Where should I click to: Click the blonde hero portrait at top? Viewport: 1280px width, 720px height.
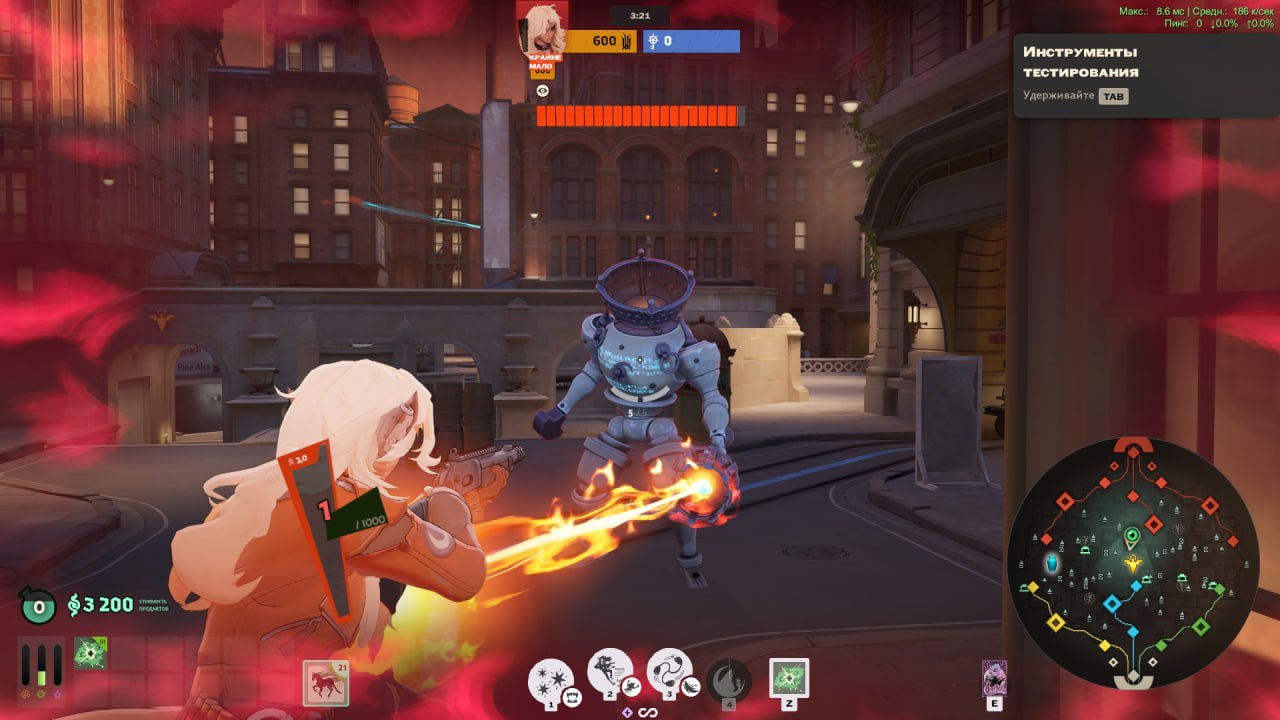tap(541, 28)
